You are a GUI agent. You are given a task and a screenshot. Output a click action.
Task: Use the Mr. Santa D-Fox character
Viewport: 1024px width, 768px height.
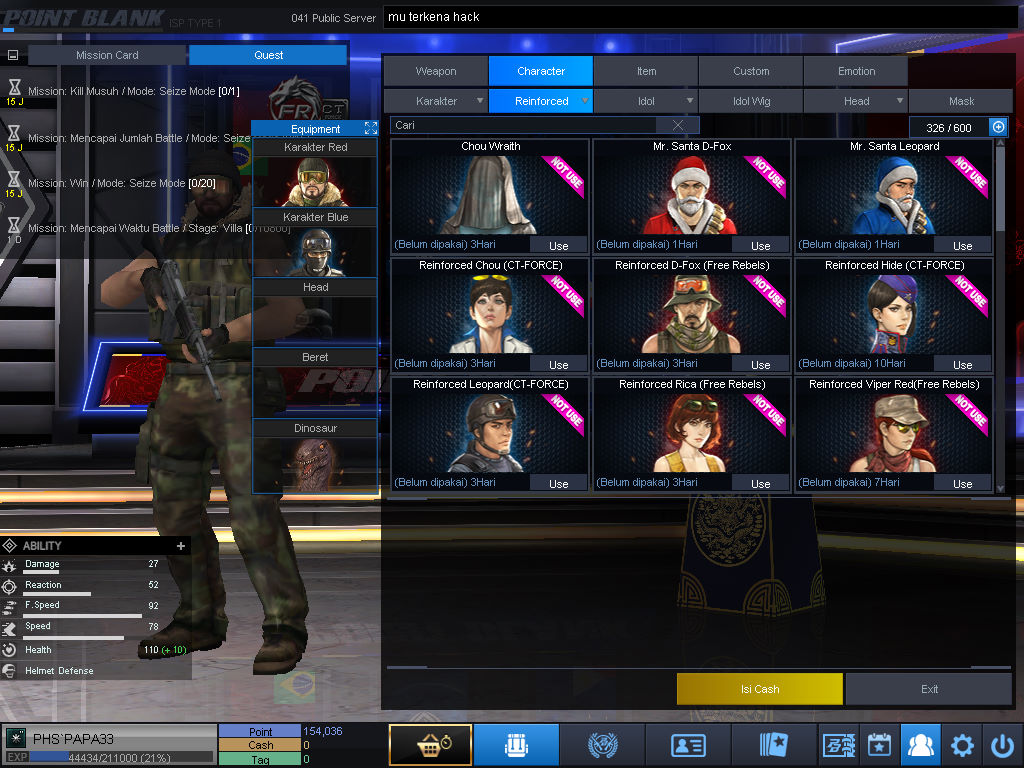click(x=760, y=245)
